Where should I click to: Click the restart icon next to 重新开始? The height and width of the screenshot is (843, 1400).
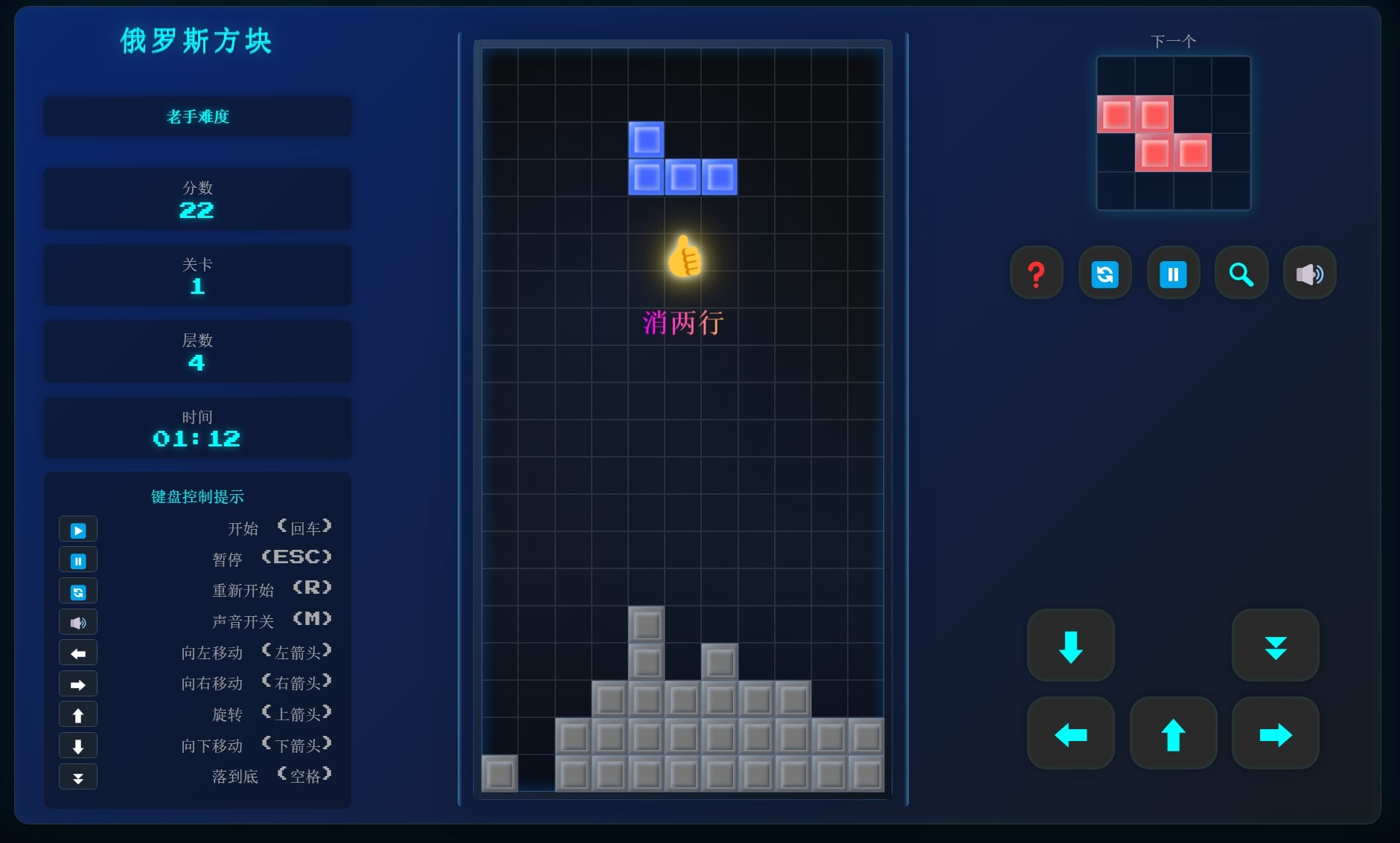tap(78, 591)
